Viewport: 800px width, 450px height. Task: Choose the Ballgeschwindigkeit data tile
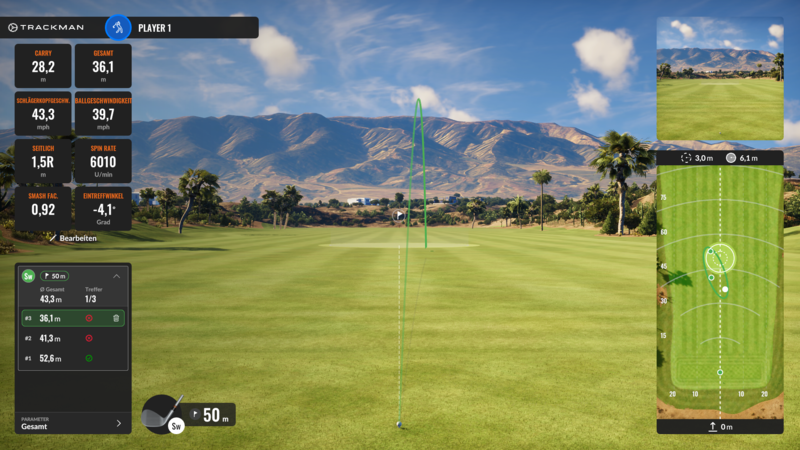(x=102, y=113)
